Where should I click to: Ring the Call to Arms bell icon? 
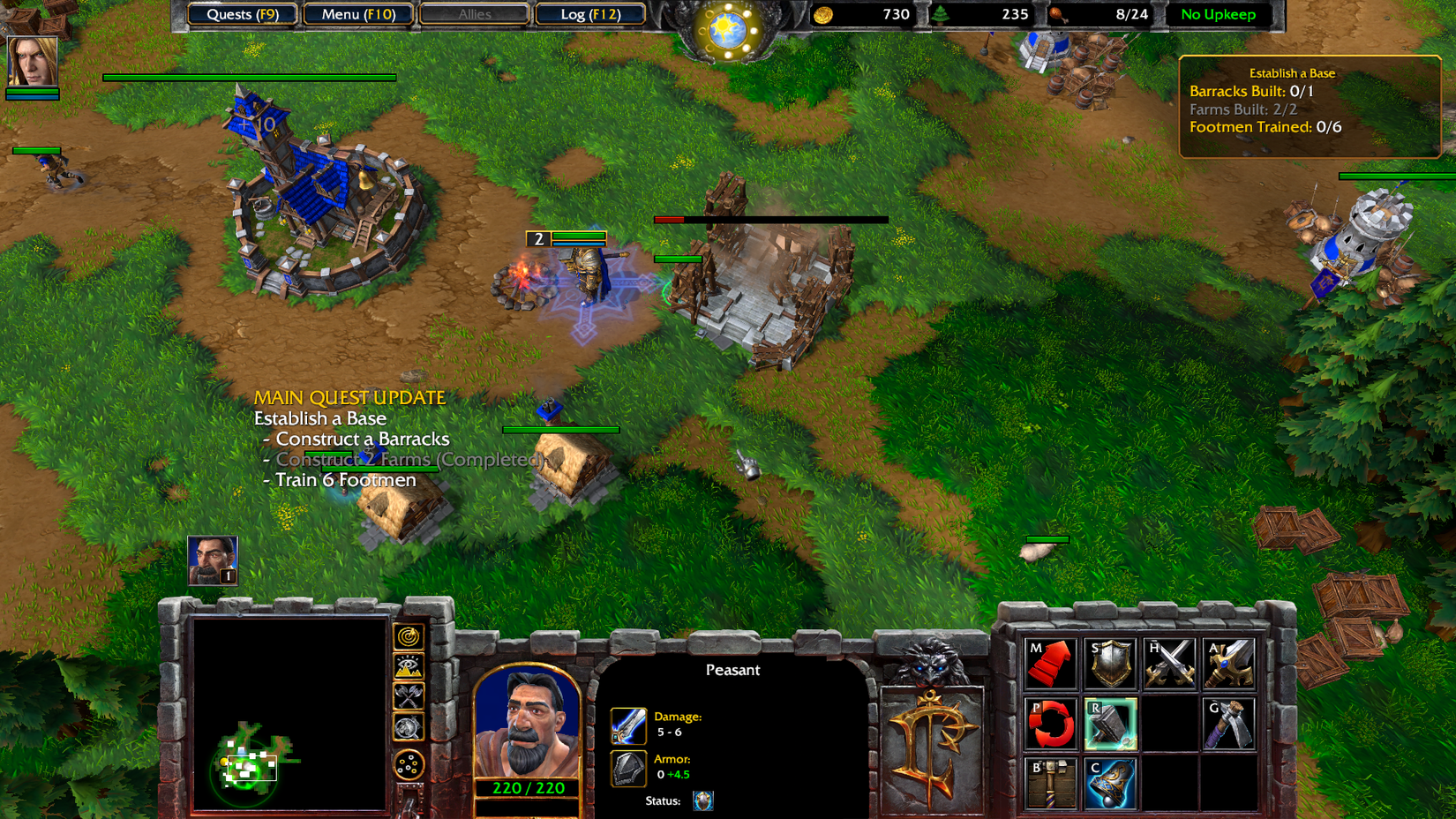pos(1110,784)
